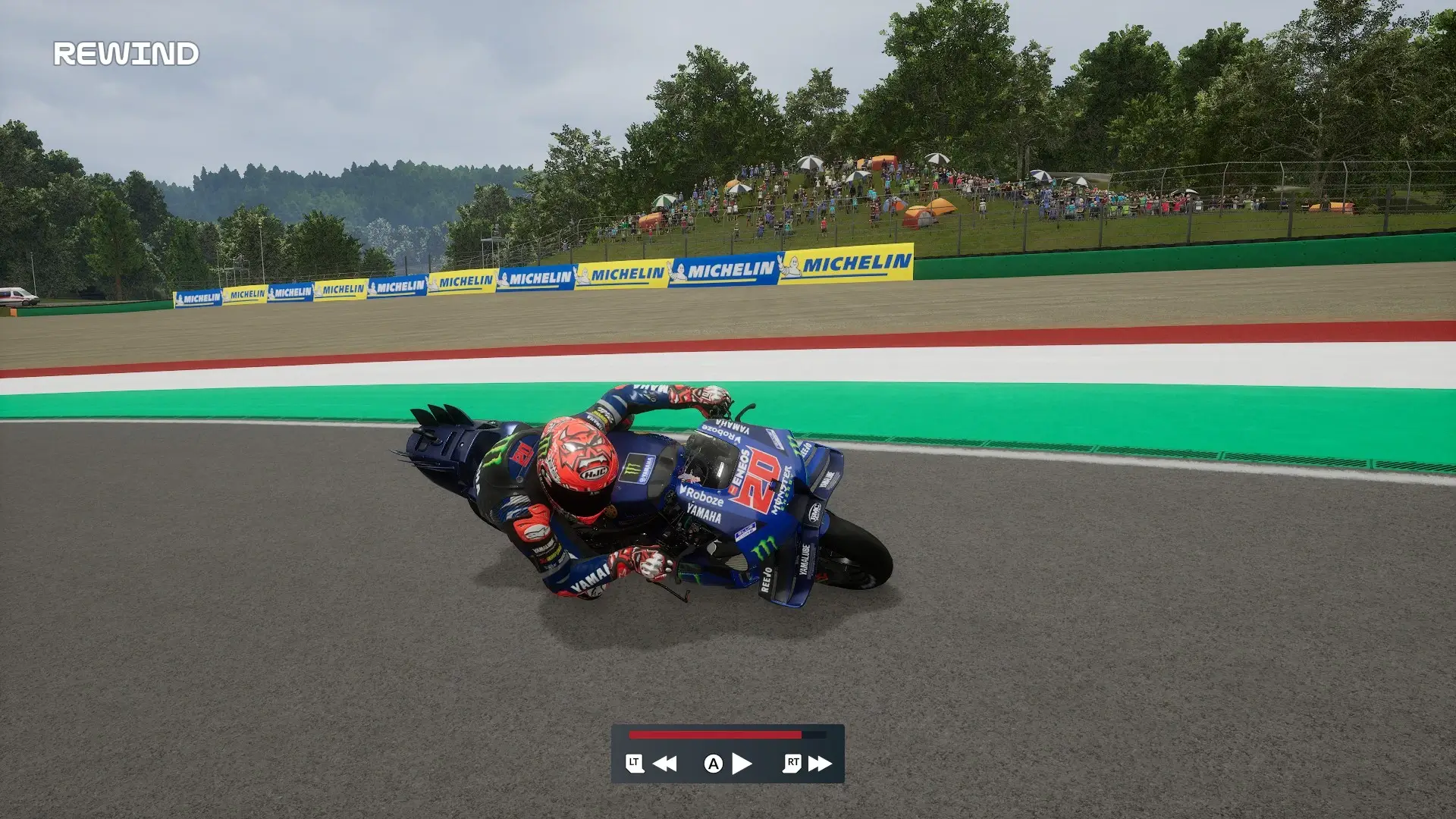Image resolution: width=1456 pixels, height=819 pixels.
Task: Click the rewind double-arrow icon
Action: [664, 764]
